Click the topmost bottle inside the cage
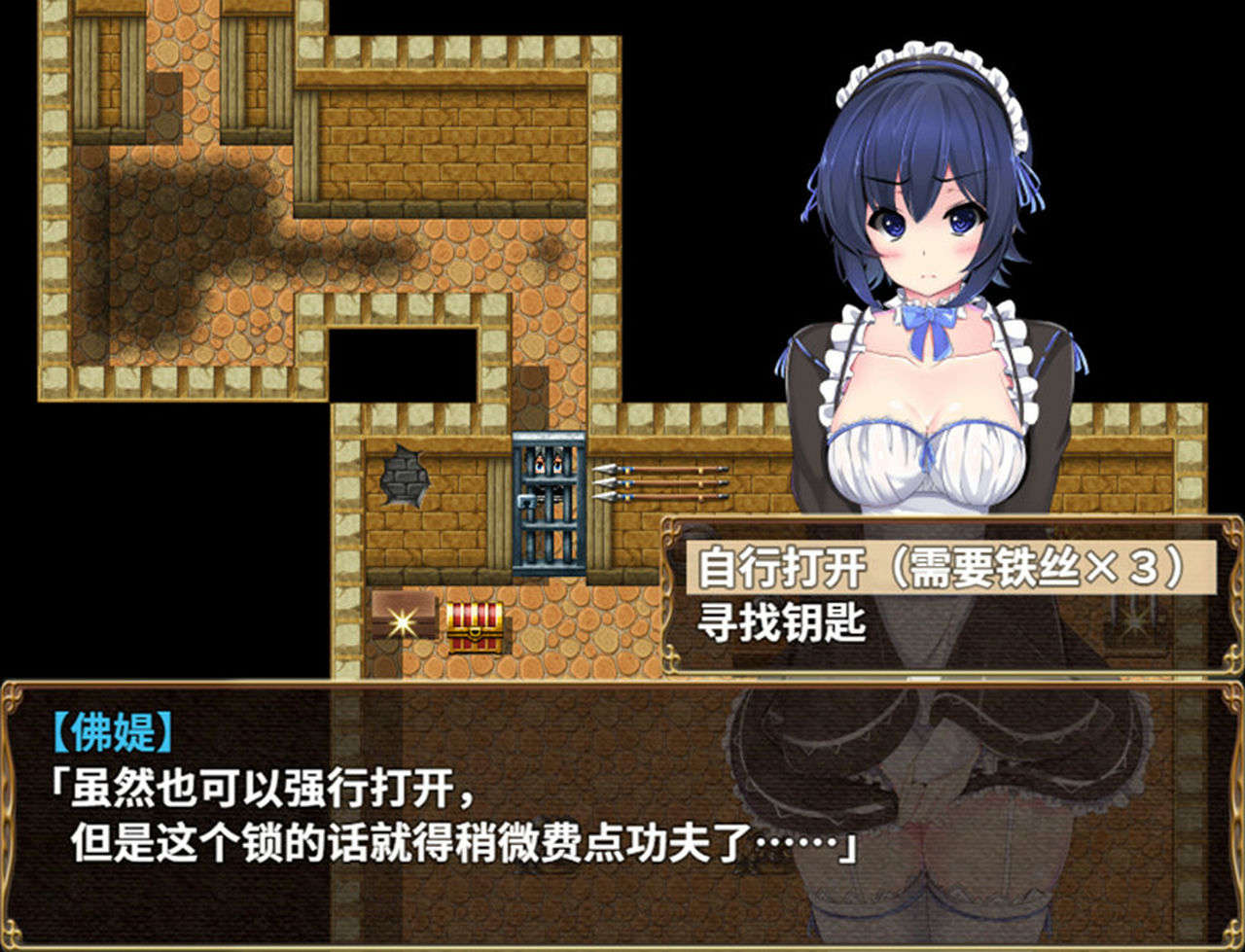1245x952 pixels. pos(541,464)
